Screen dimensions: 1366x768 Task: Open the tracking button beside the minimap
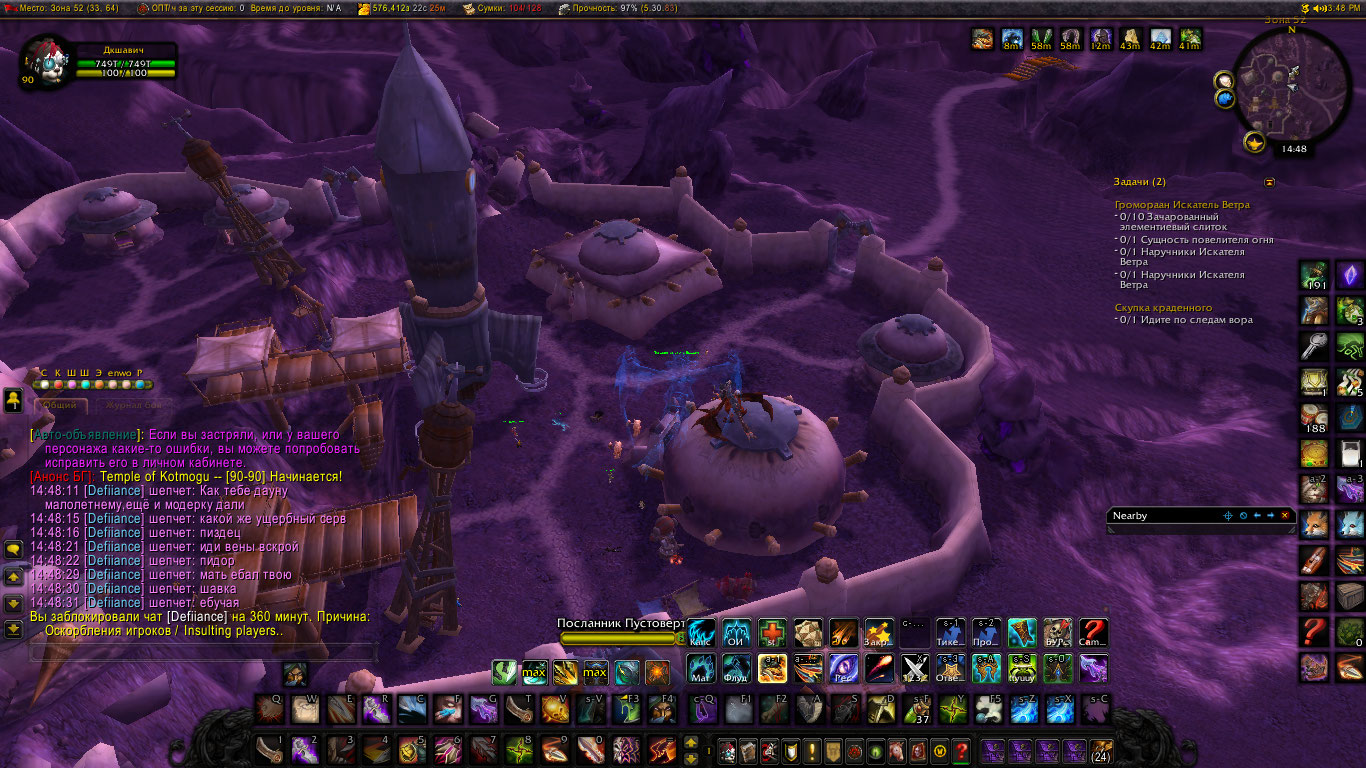click(1224, 81)
